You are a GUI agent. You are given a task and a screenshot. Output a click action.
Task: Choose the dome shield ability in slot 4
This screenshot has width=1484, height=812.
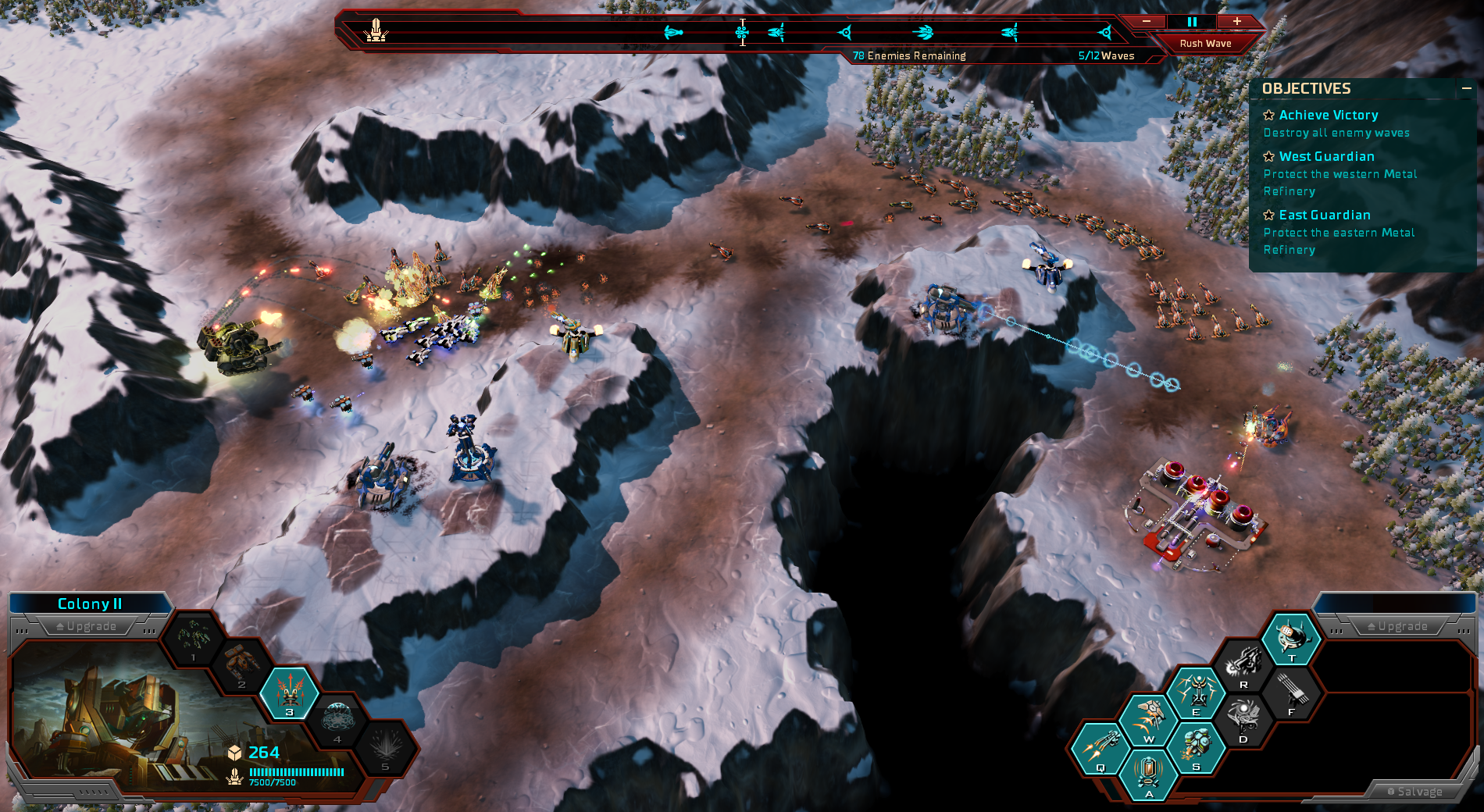337,718
